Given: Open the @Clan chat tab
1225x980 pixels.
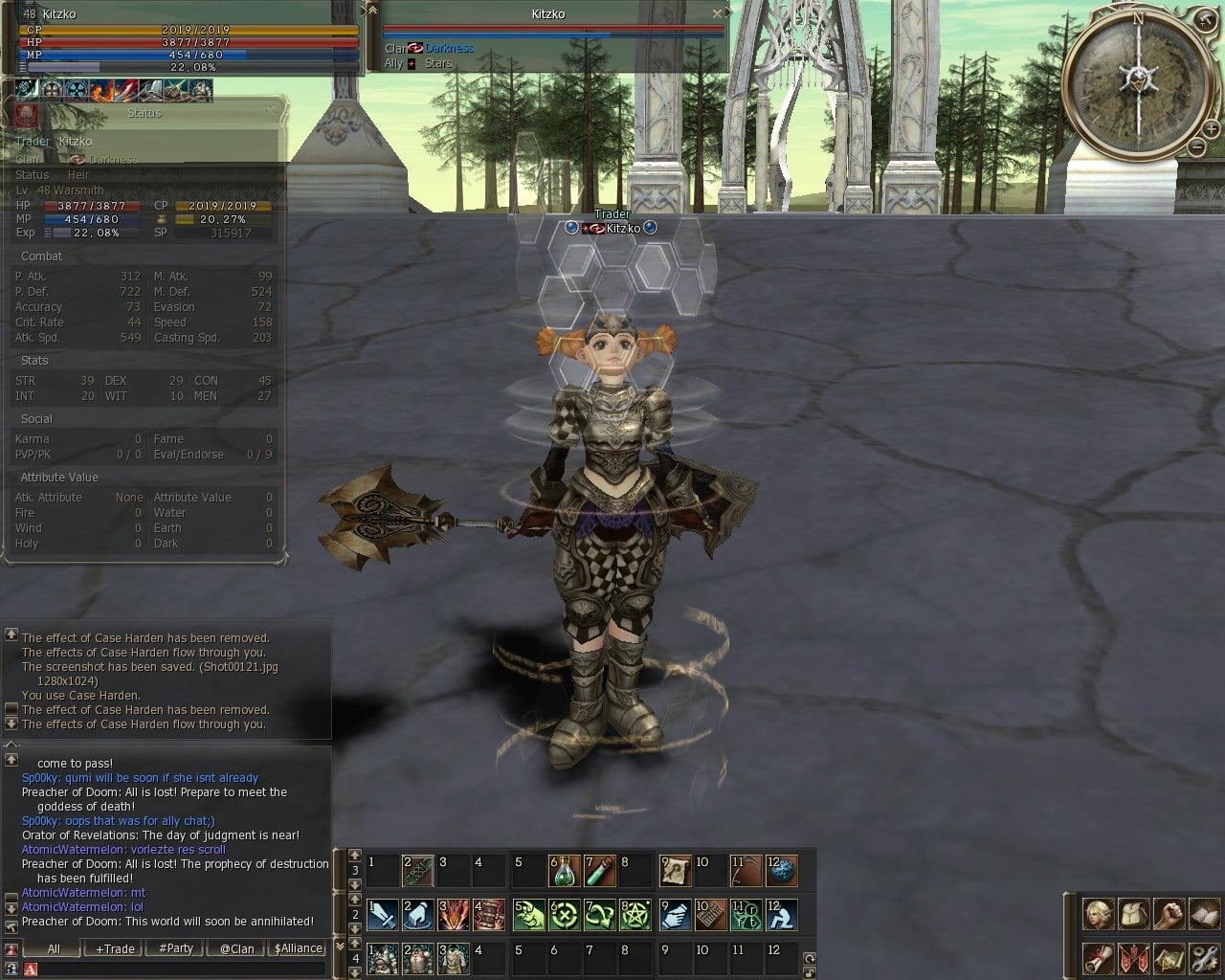Looking at the screenshot, I should pyautogui.click(x=236, y=948).
